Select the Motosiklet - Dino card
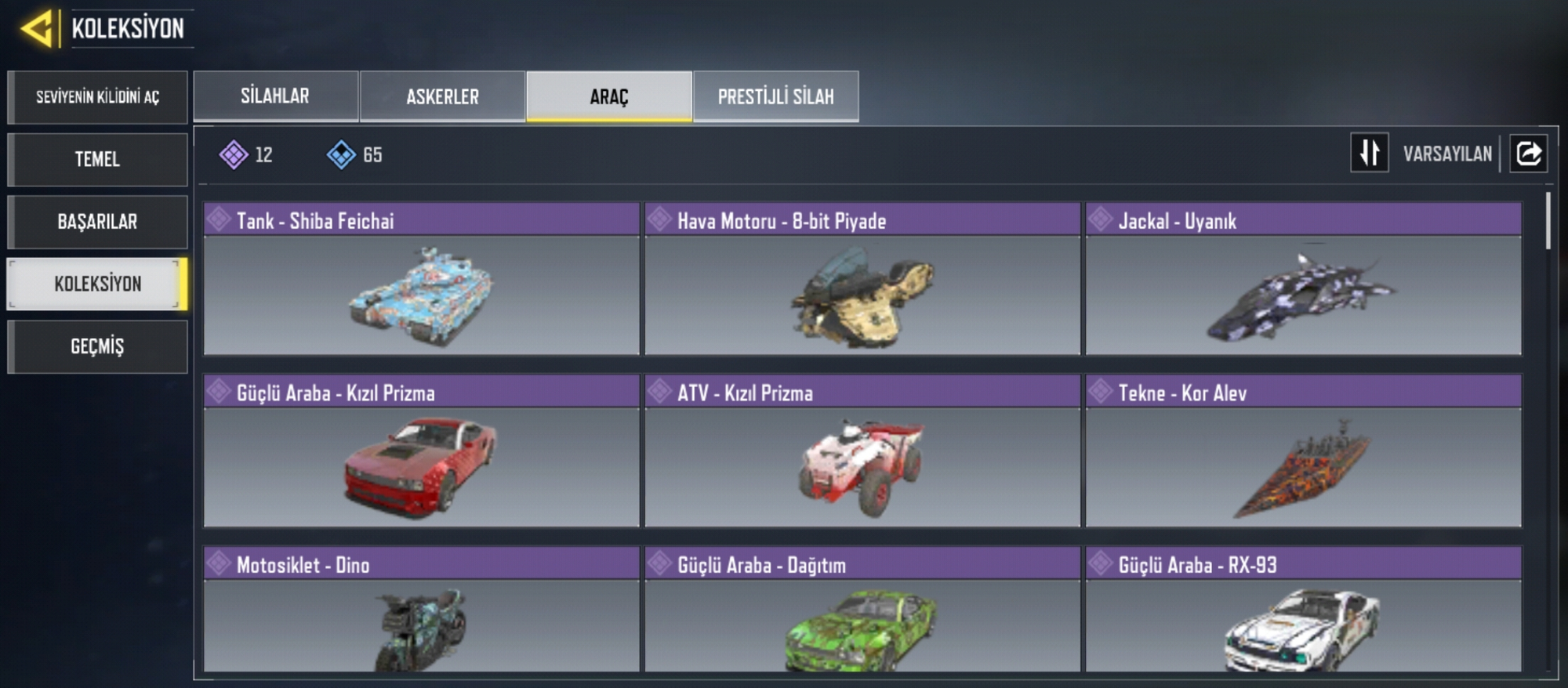 422,611
